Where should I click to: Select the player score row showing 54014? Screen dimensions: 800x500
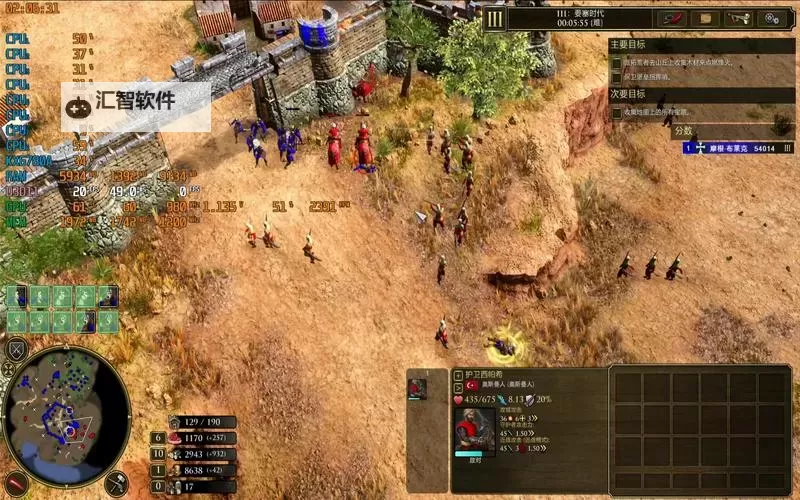pos(738,147)
